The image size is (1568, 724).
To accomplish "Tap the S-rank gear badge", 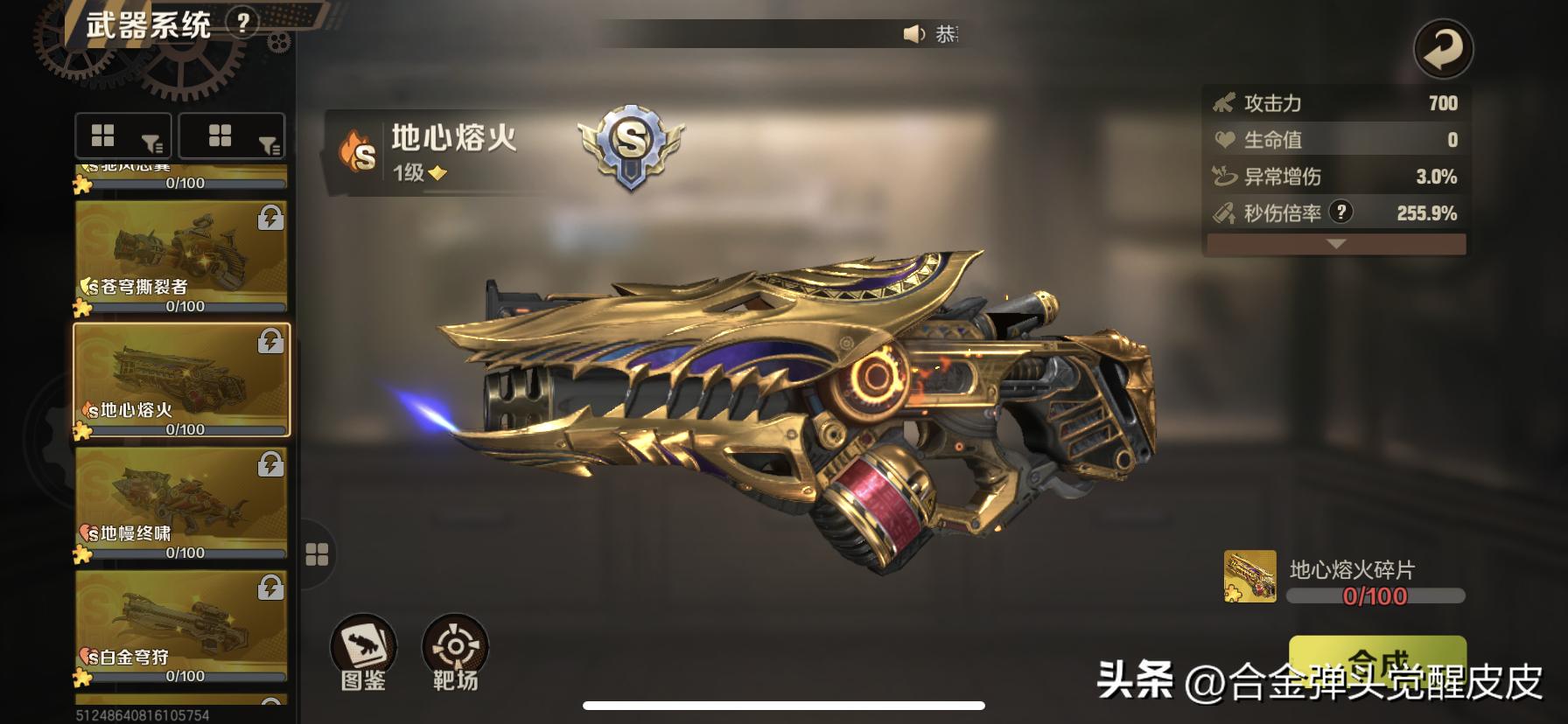I will (630, 145).
